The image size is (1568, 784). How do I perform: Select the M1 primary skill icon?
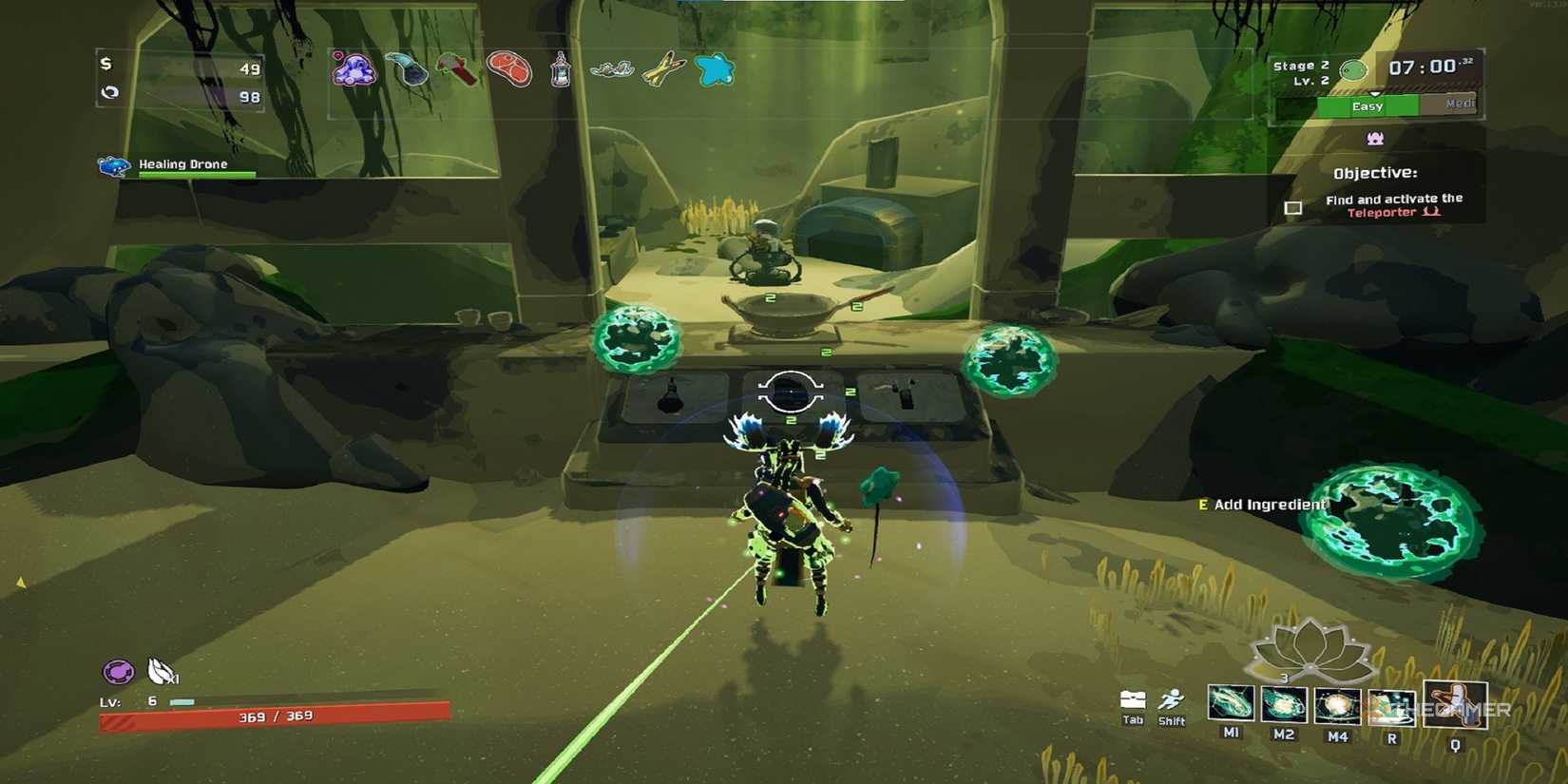[1231, 704]
